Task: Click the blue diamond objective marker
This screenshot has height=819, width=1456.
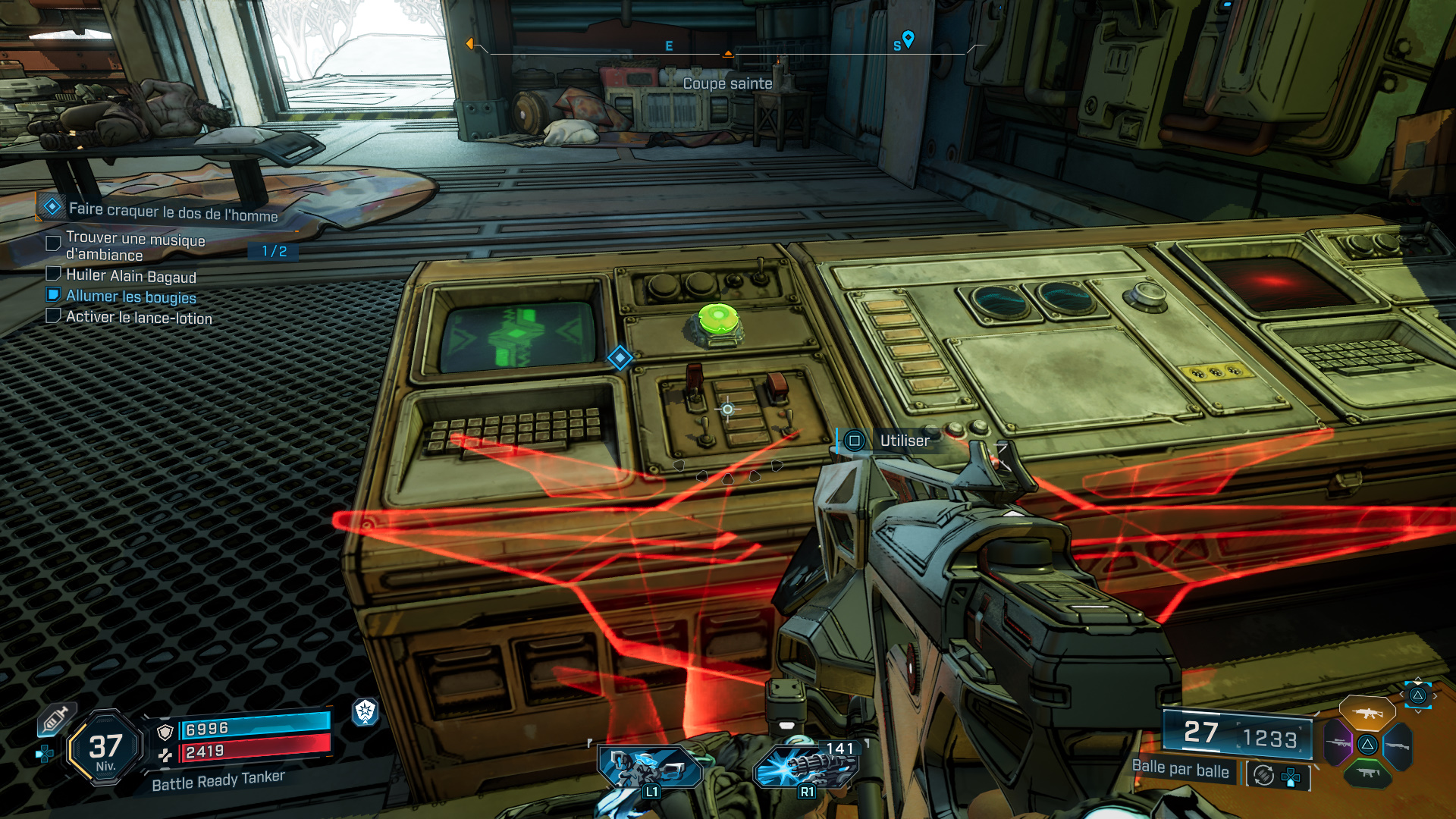Action: (x=620, y=358)
